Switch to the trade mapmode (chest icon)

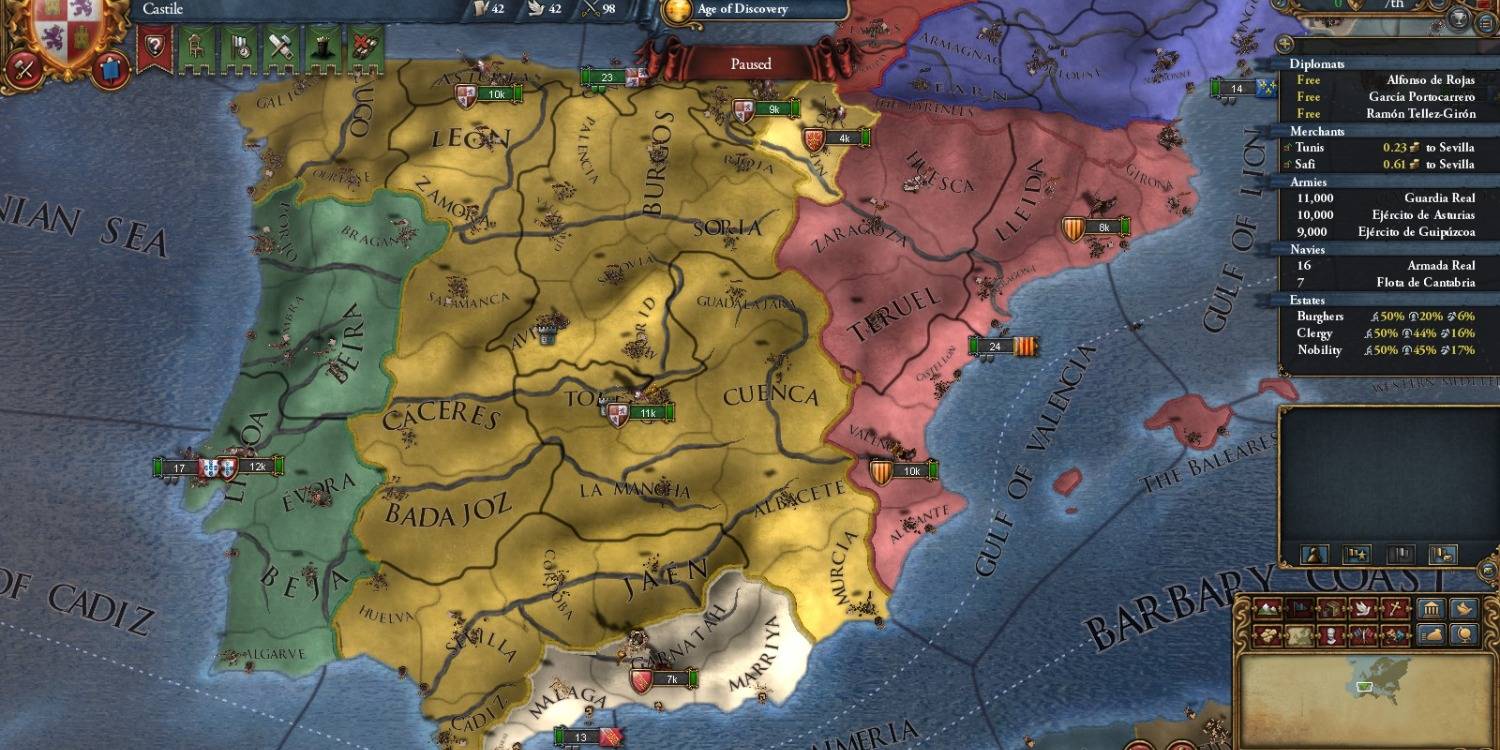1332,608
